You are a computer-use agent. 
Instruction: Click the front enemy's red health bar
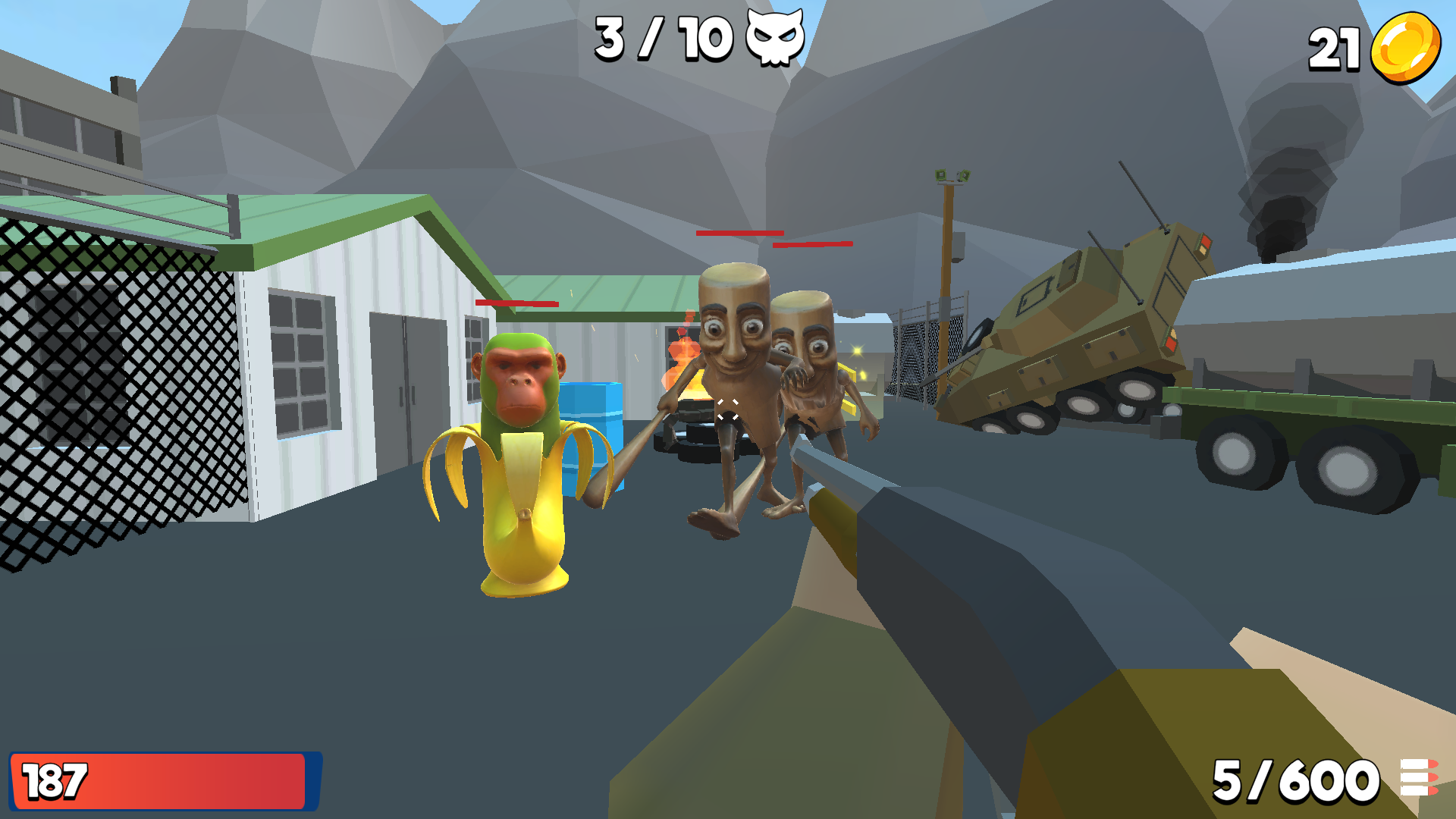pos(742,234)
